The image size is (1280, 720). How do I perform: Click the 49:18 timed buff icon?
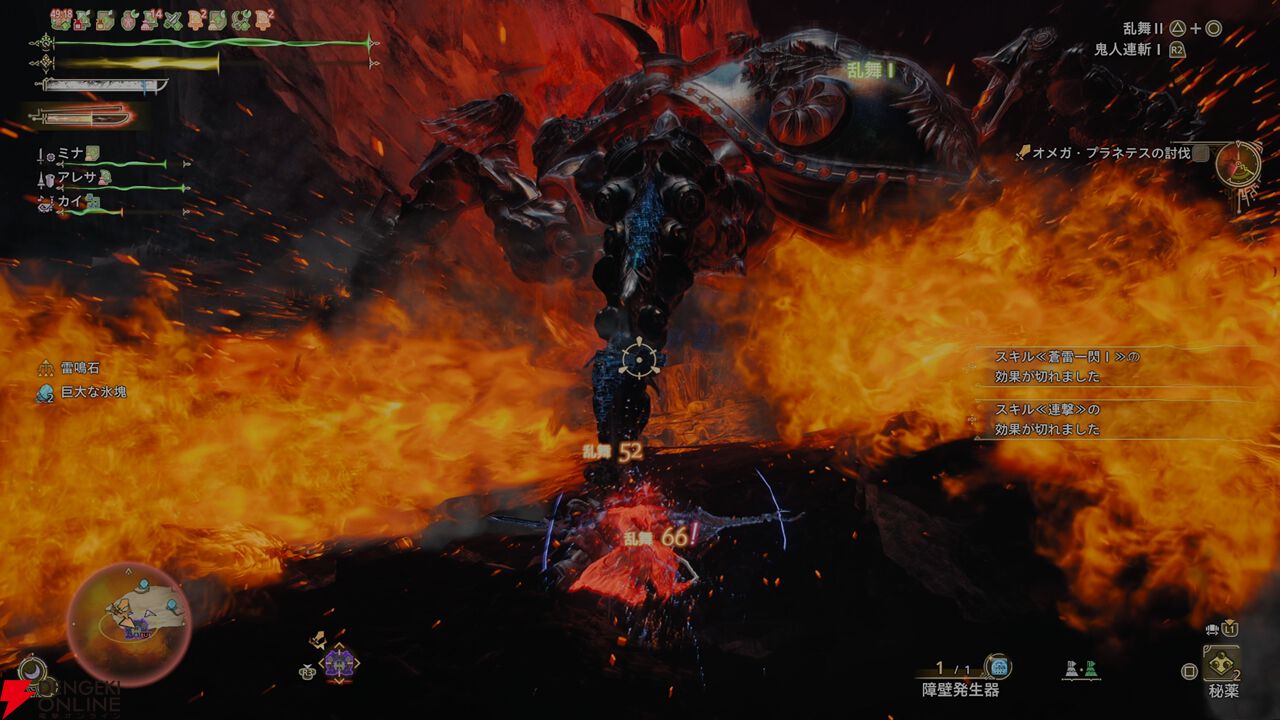(x=60, y=19)
